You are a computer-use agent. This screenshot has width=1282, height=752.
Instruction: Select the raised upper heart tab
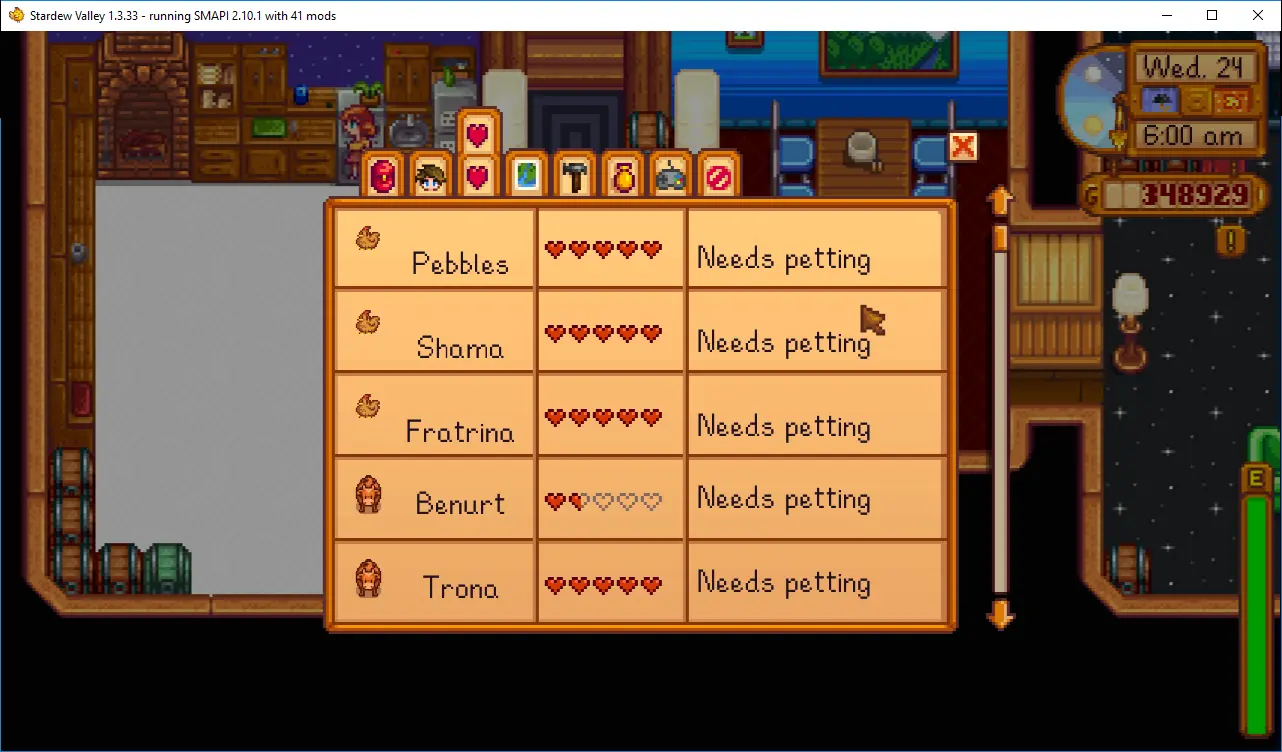tap(478, 133)
